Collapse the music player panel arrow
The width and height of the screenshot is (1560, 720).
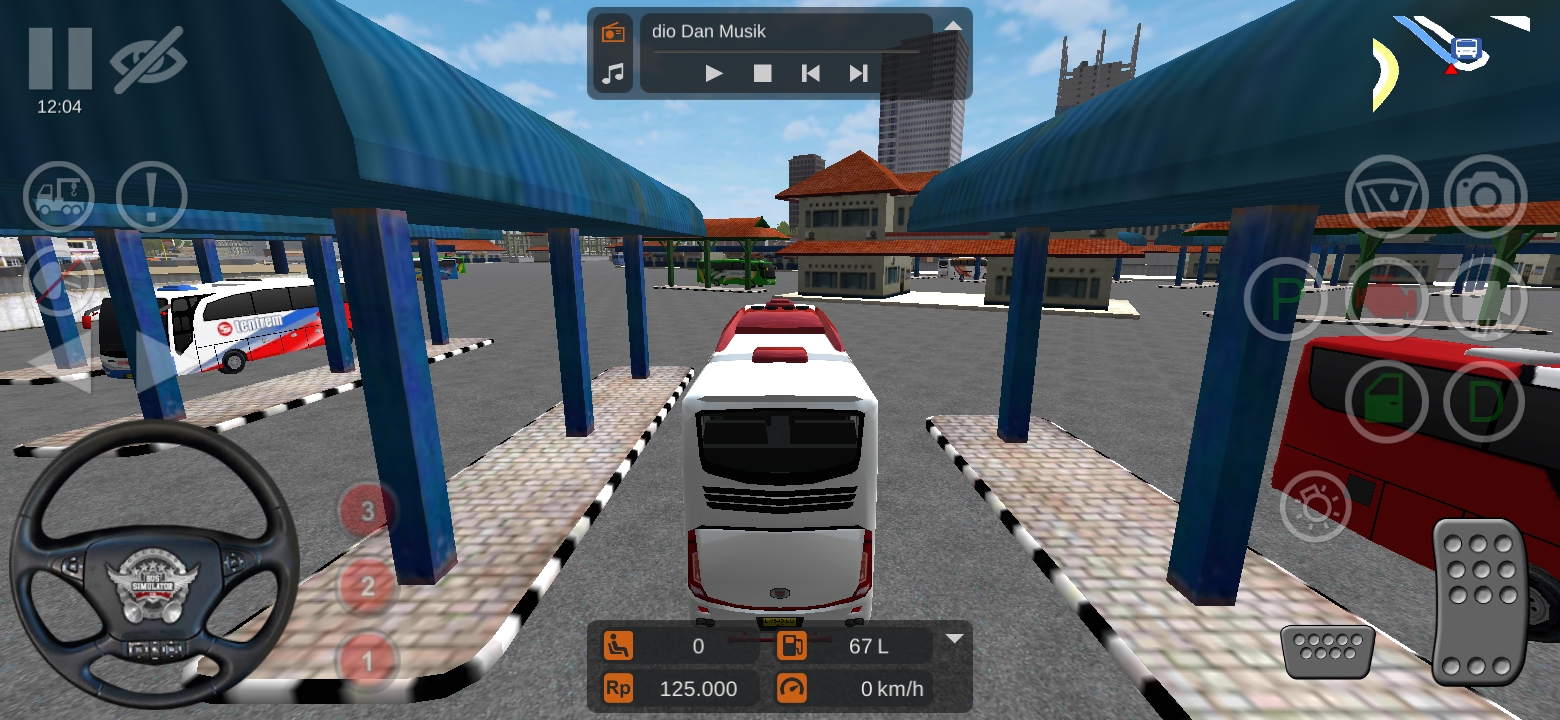(952, 27)
